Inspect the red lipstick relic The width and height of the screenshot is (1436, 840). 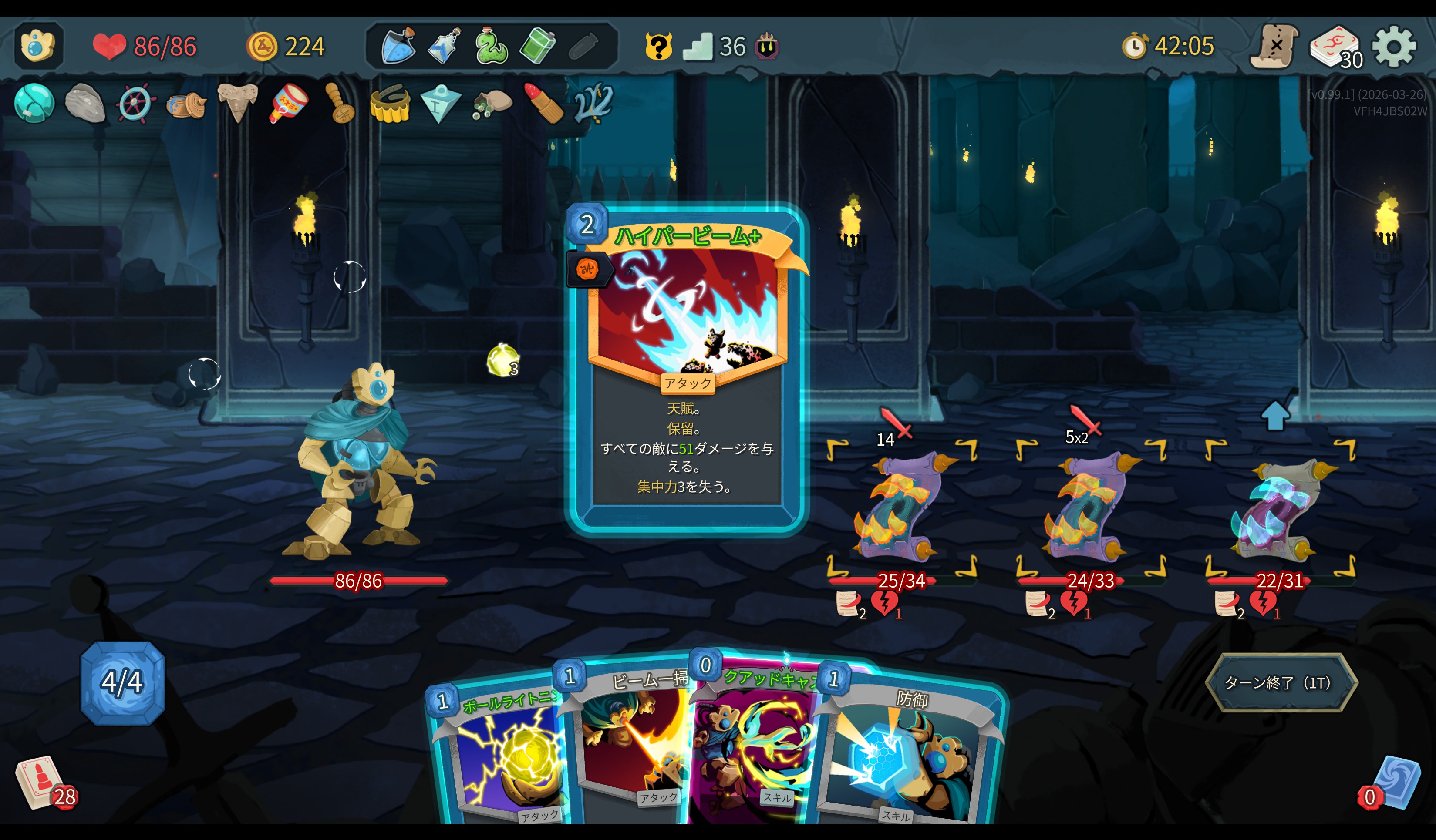[543, 104]
